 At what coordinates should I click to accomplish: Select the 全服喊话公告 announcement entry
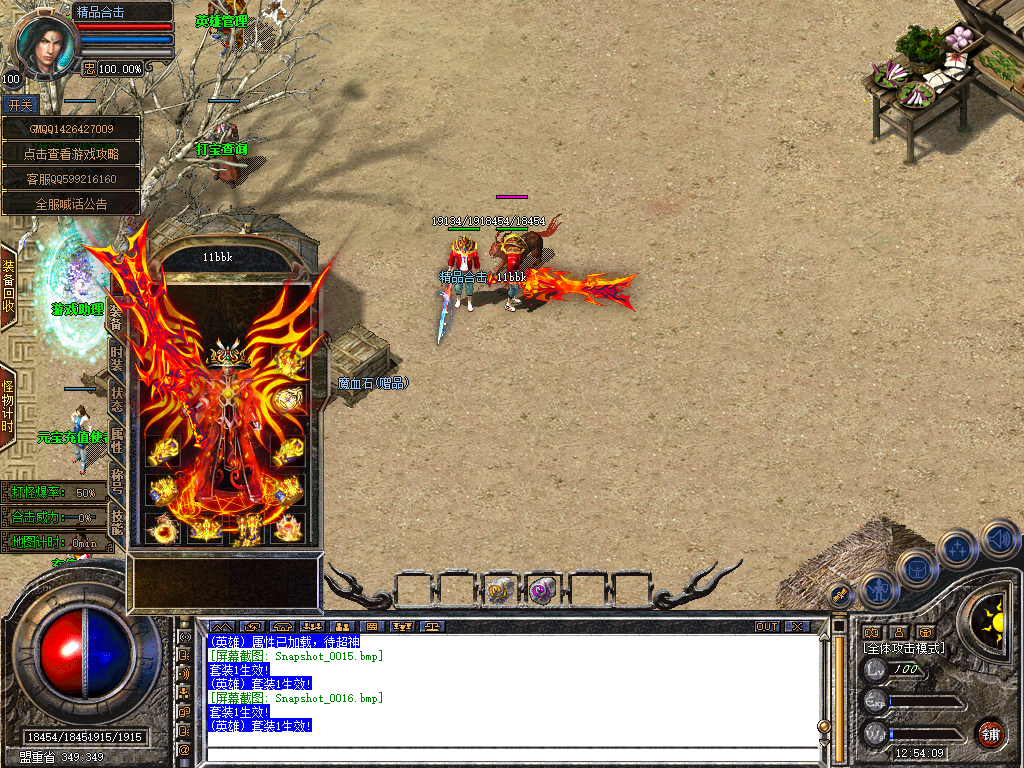pyautogui.click(x=70, y=204)
